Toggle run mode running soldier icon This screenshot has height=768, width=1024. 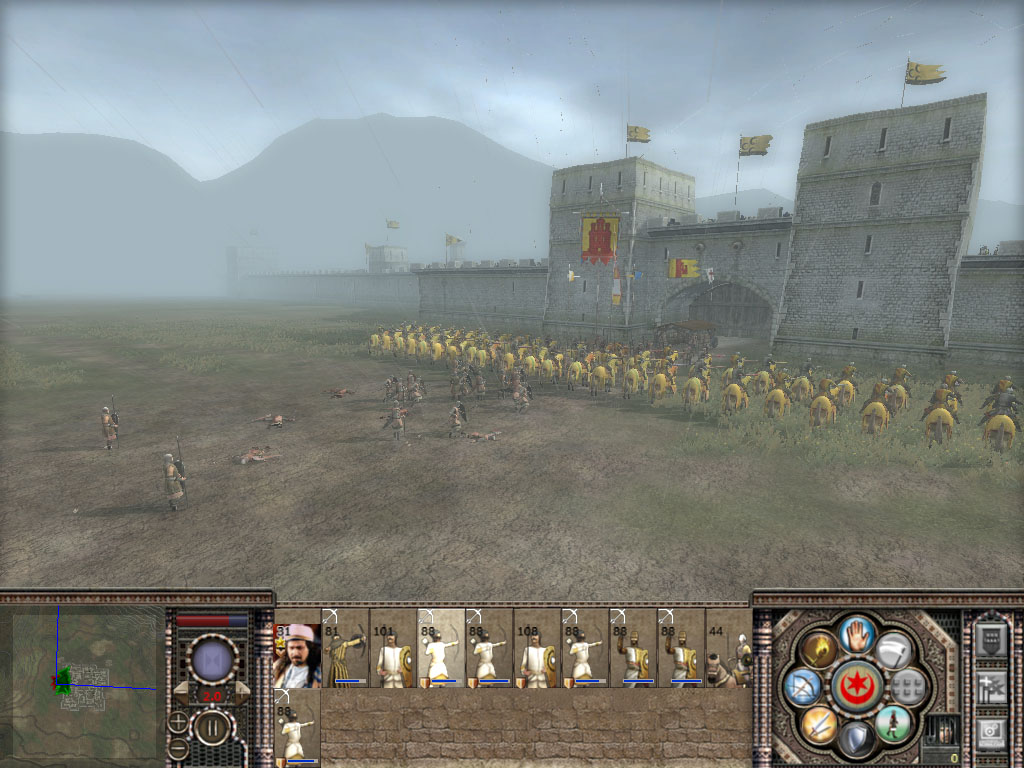coord(893,722)
